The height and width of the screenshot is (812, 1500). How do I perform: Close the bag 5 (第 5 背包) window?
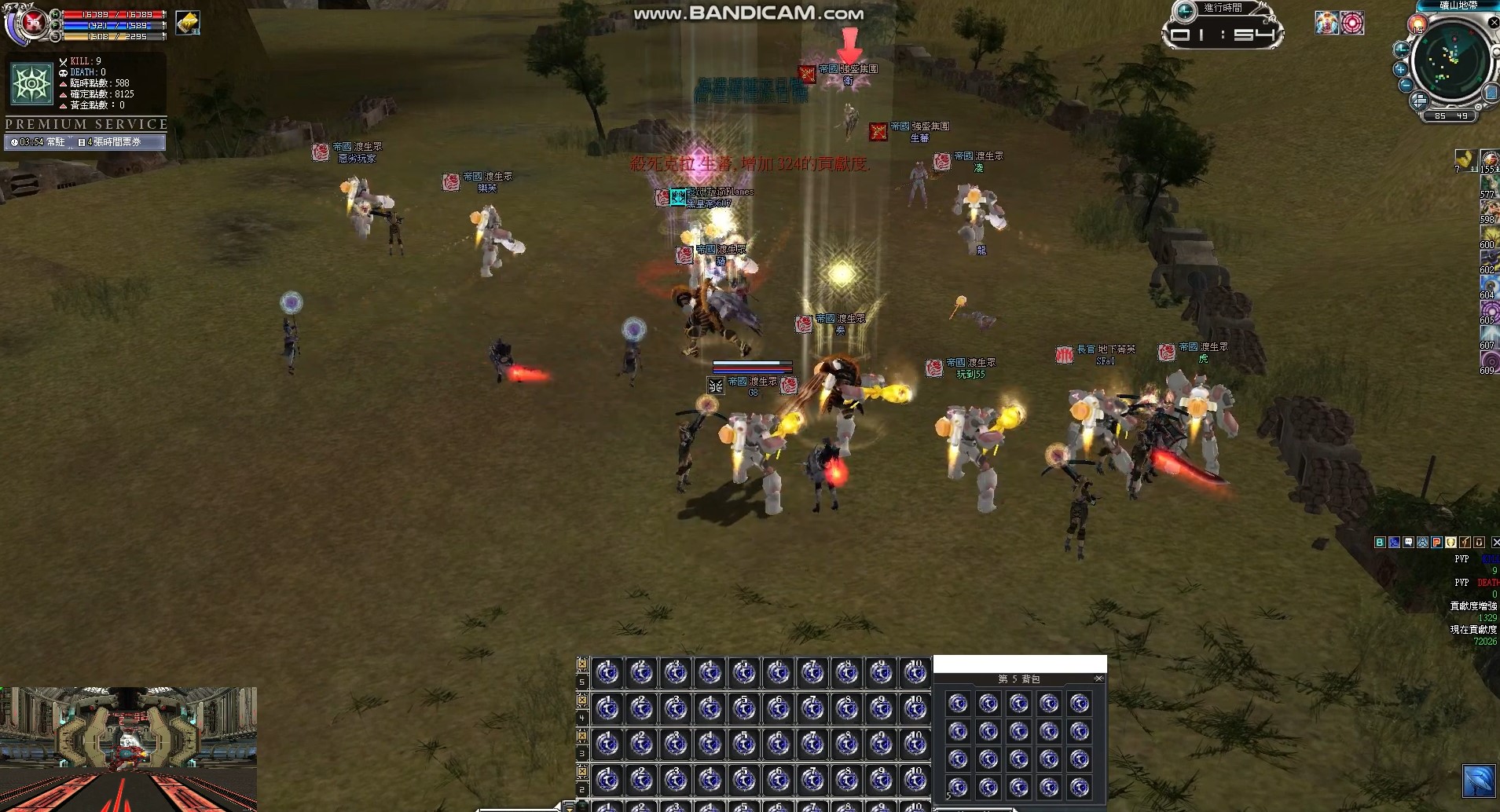[x=1098, y=678]
